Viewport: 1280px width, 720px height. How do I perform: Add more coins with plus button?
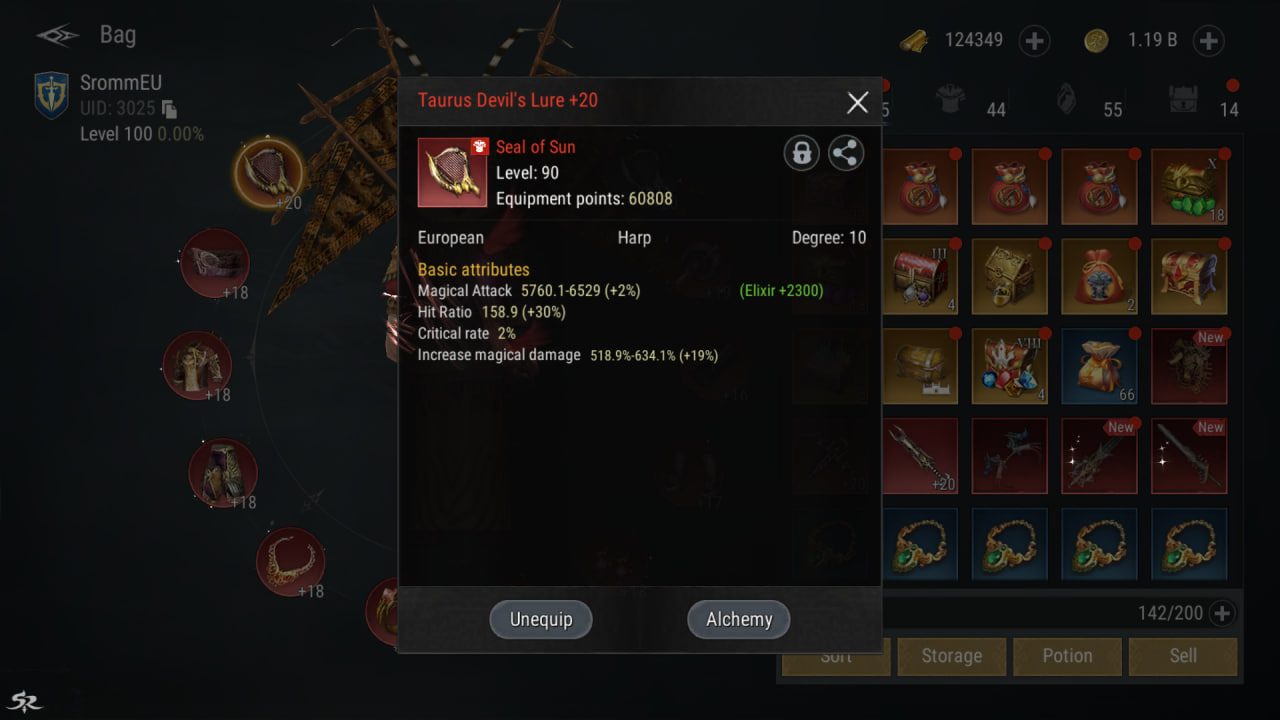point(1208,41)
